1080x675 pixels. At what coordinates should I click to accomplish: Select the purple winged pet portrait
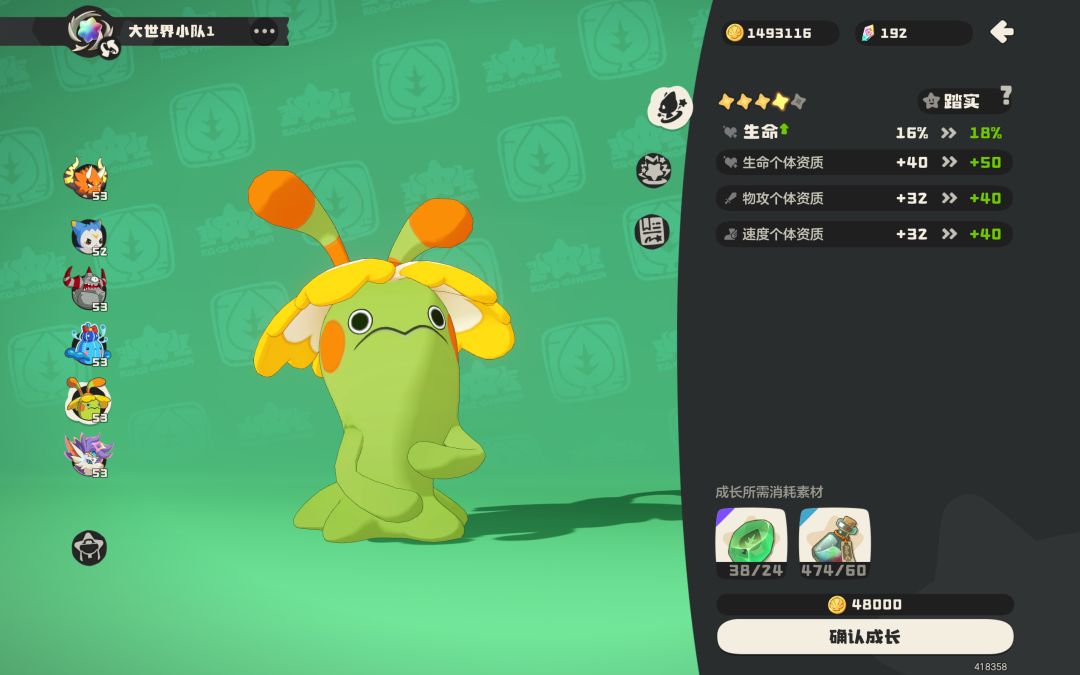(x=88, y=455)
